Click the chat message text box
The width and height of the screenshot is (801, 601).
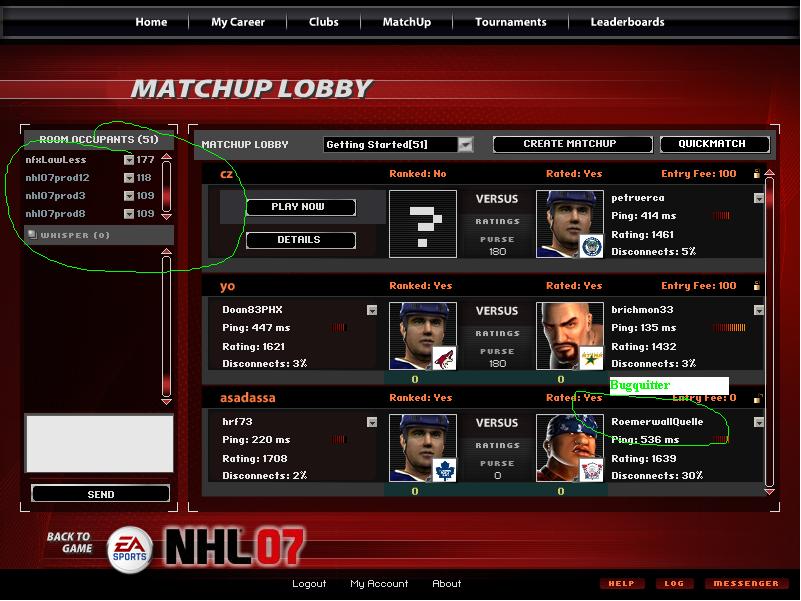[98, 443]
